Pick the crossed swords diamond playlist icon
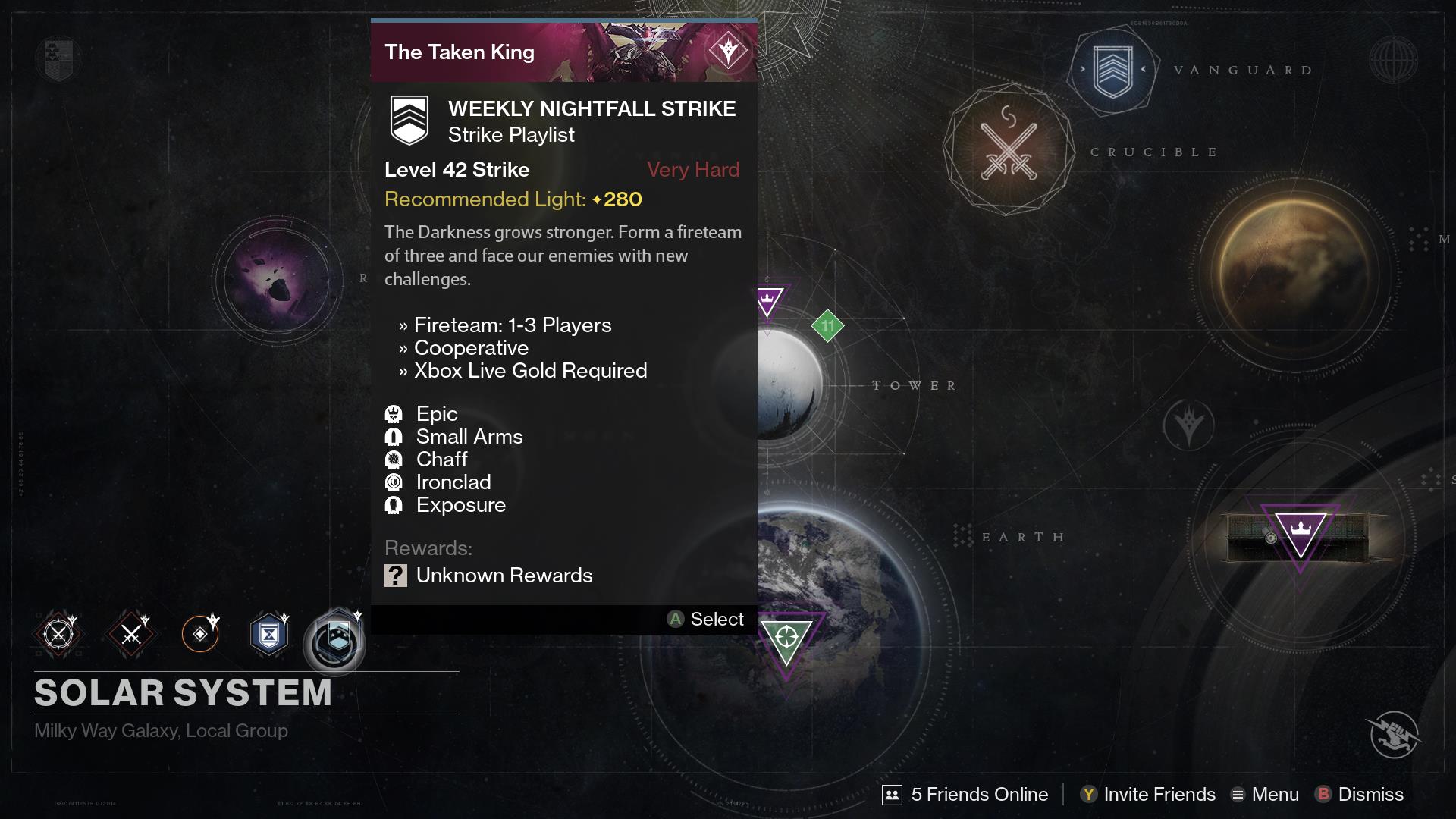The image size is (1456, 819). coord(131,634)
